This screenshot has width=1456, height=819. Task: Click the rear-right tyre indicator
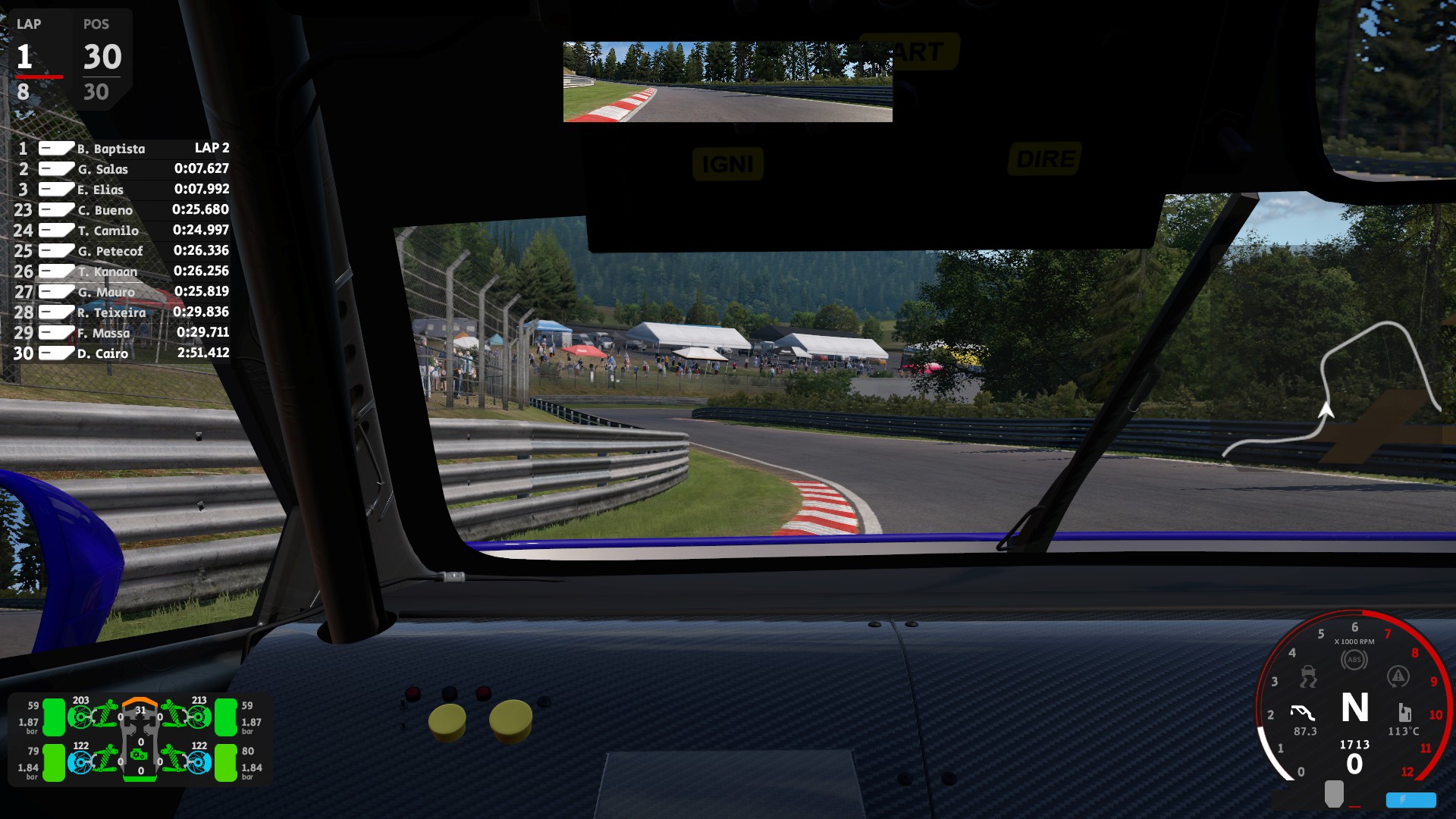click(226, 762)
